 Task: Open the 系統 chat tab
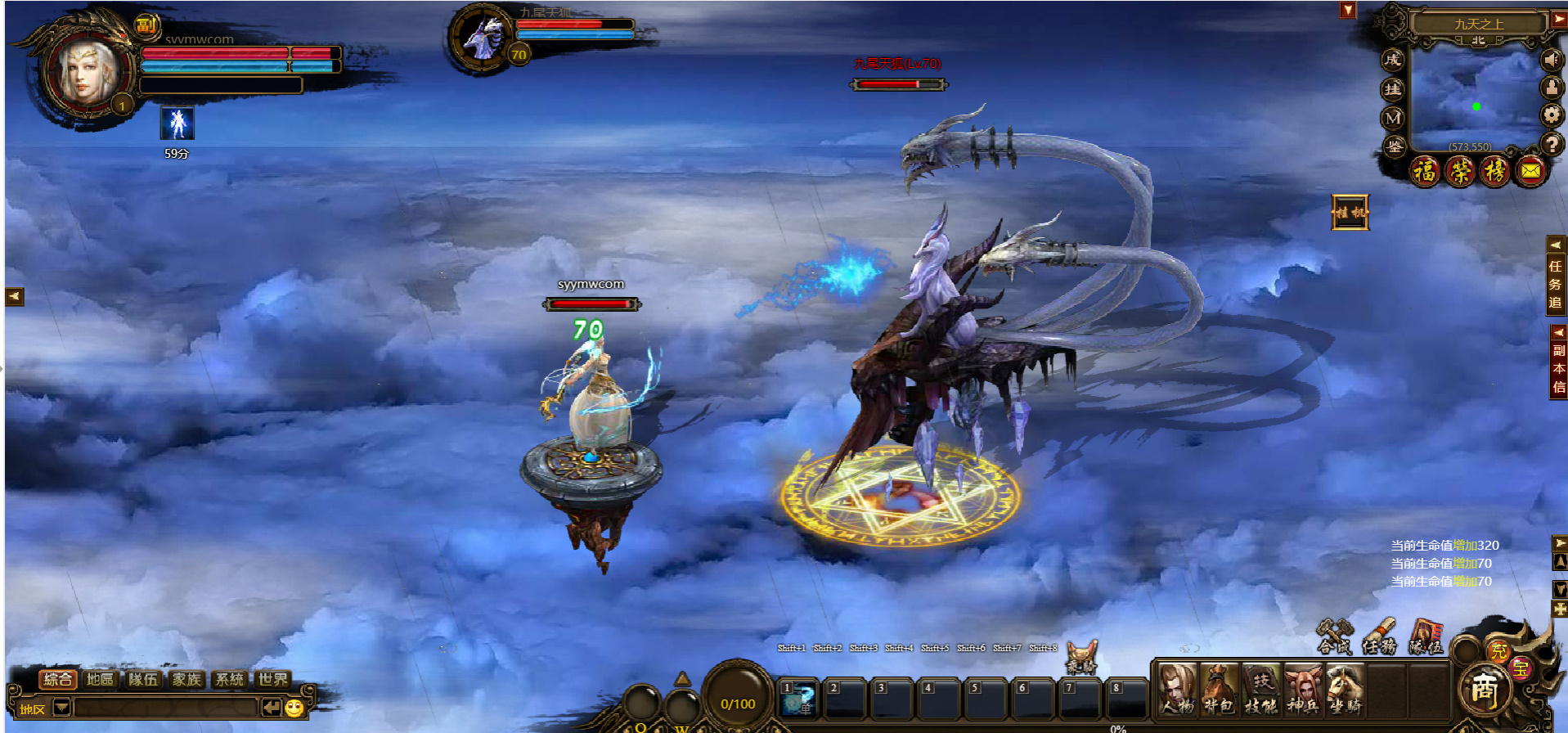229,679
